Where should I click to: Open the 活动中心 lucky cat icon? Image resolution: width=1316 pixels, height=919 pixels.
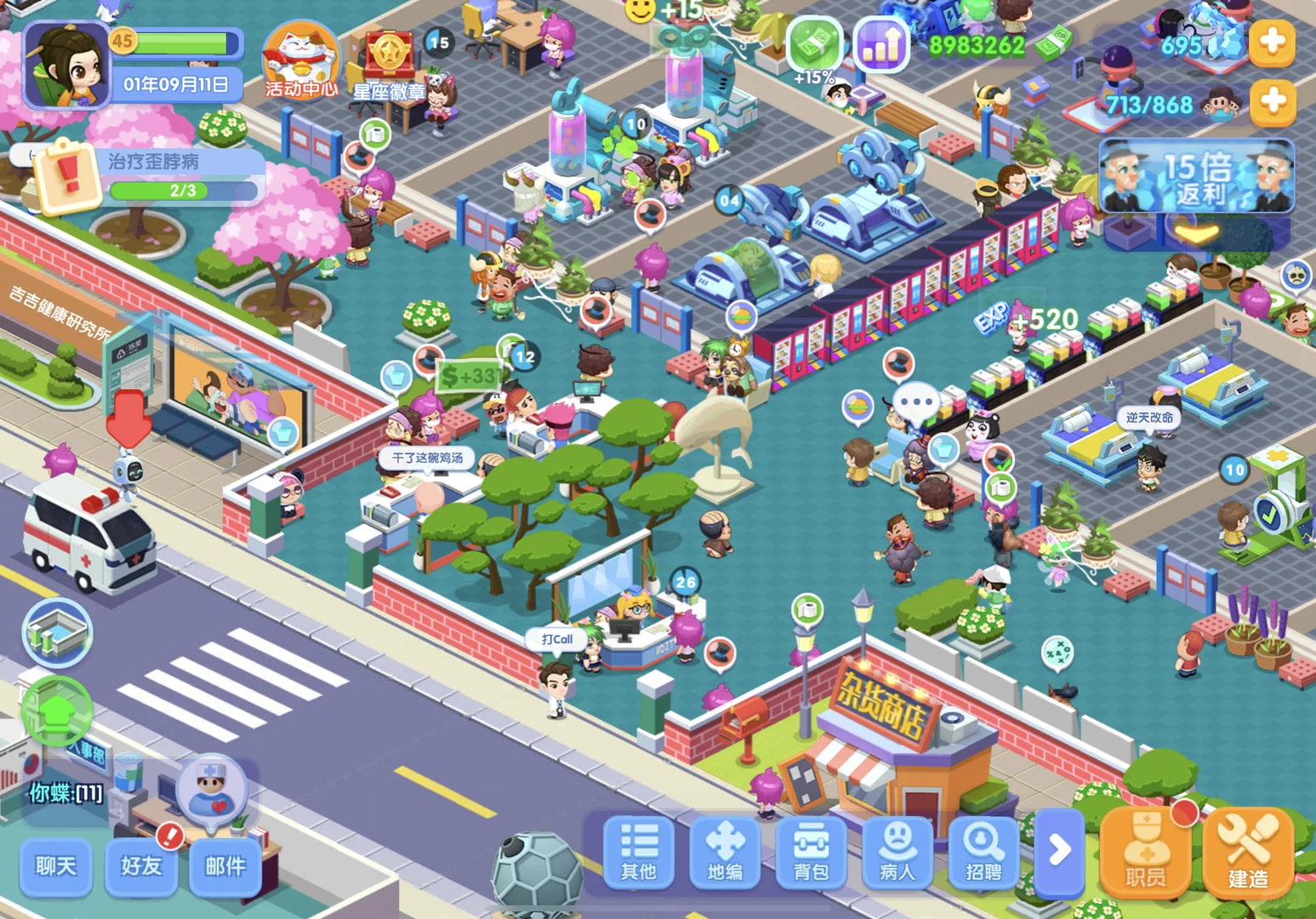[x=300, y=60]
